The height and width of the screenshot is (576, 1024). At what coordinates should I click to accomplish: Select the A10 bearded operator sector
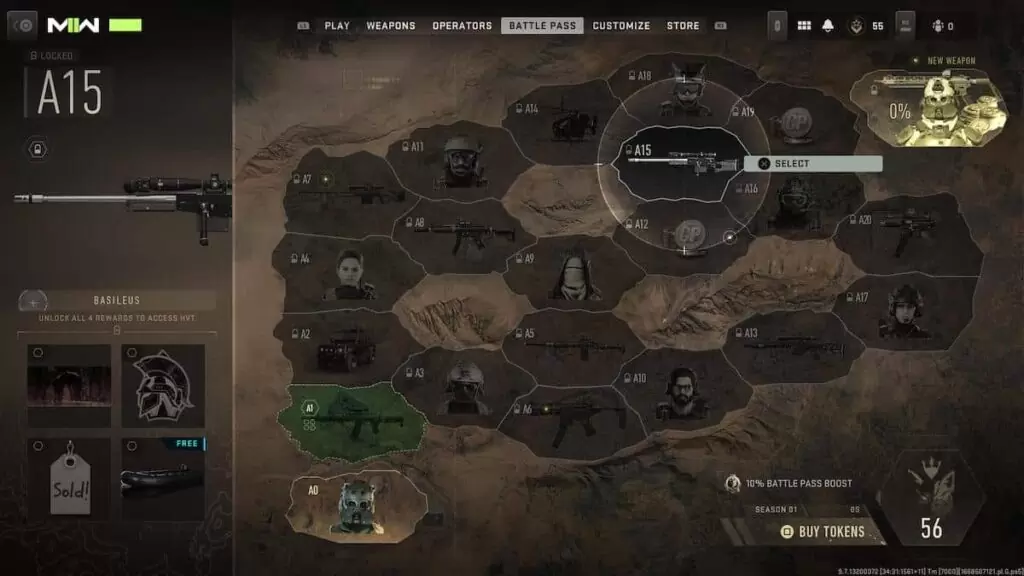pos(681,391)
